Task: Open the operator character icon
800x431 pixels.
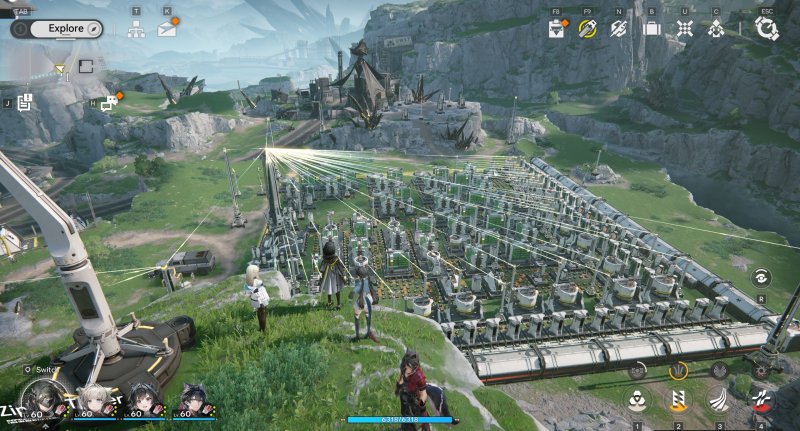Action: point(716,28)
